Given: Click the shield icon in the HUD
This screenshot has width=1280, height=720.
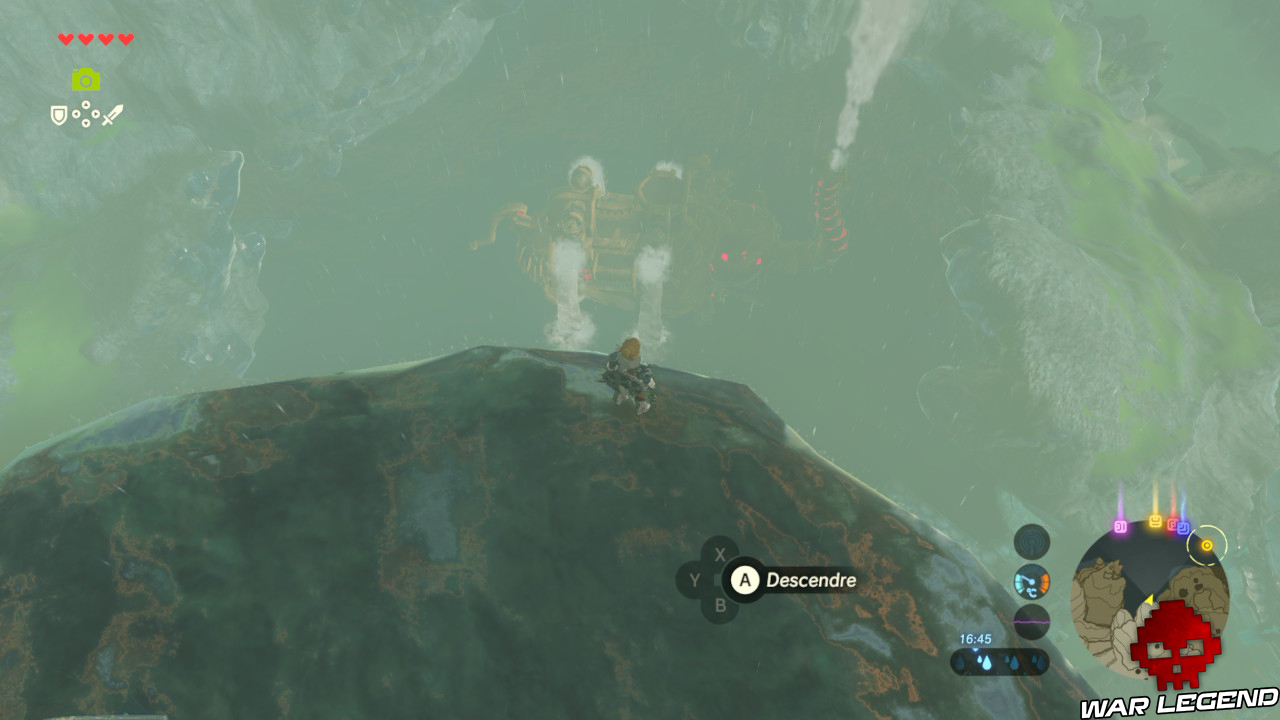Looking at the screenshot, I should coord(59,116).
